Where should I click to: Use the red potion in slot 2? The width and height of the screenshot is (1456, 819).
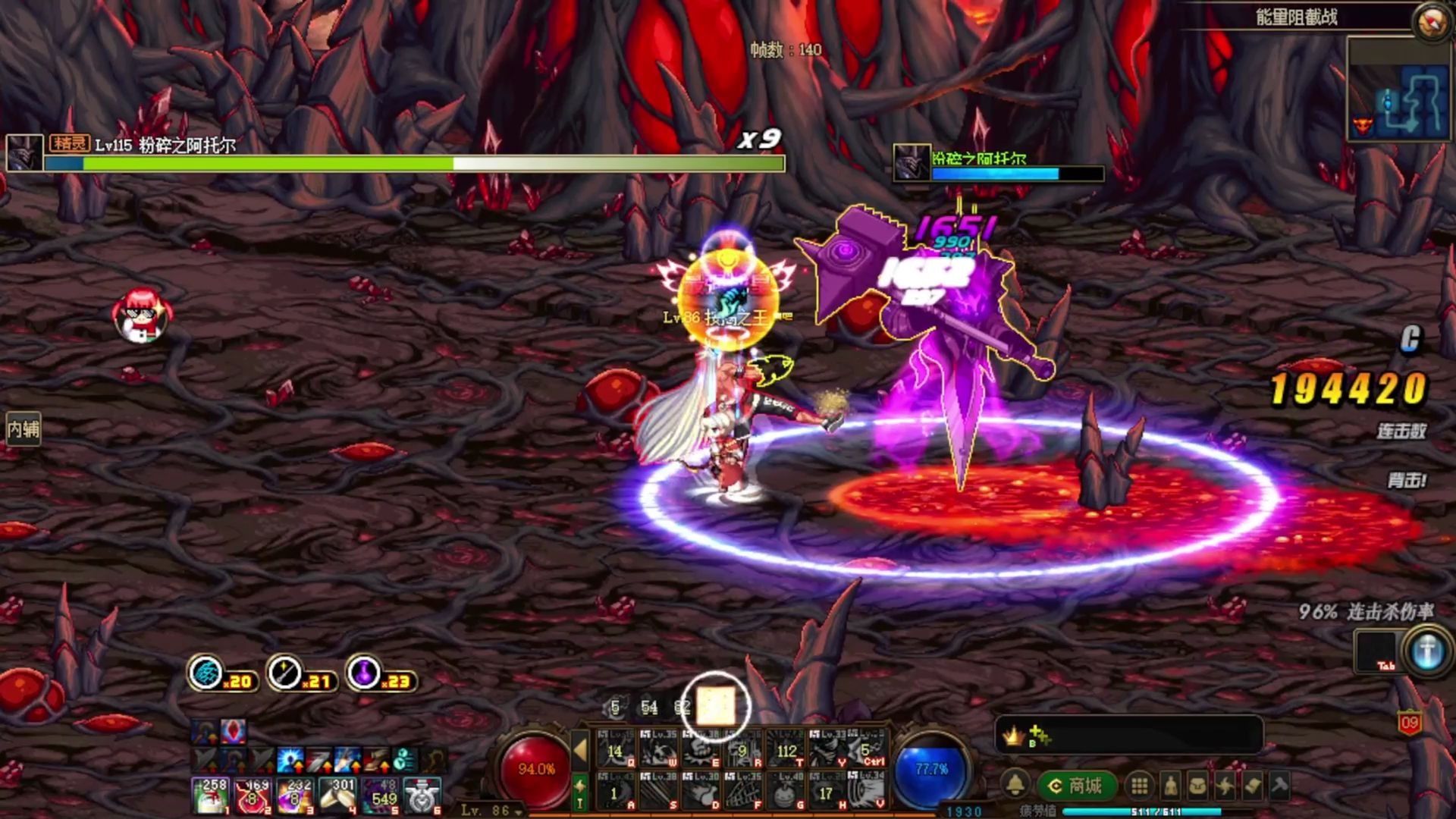click(253, 797)
